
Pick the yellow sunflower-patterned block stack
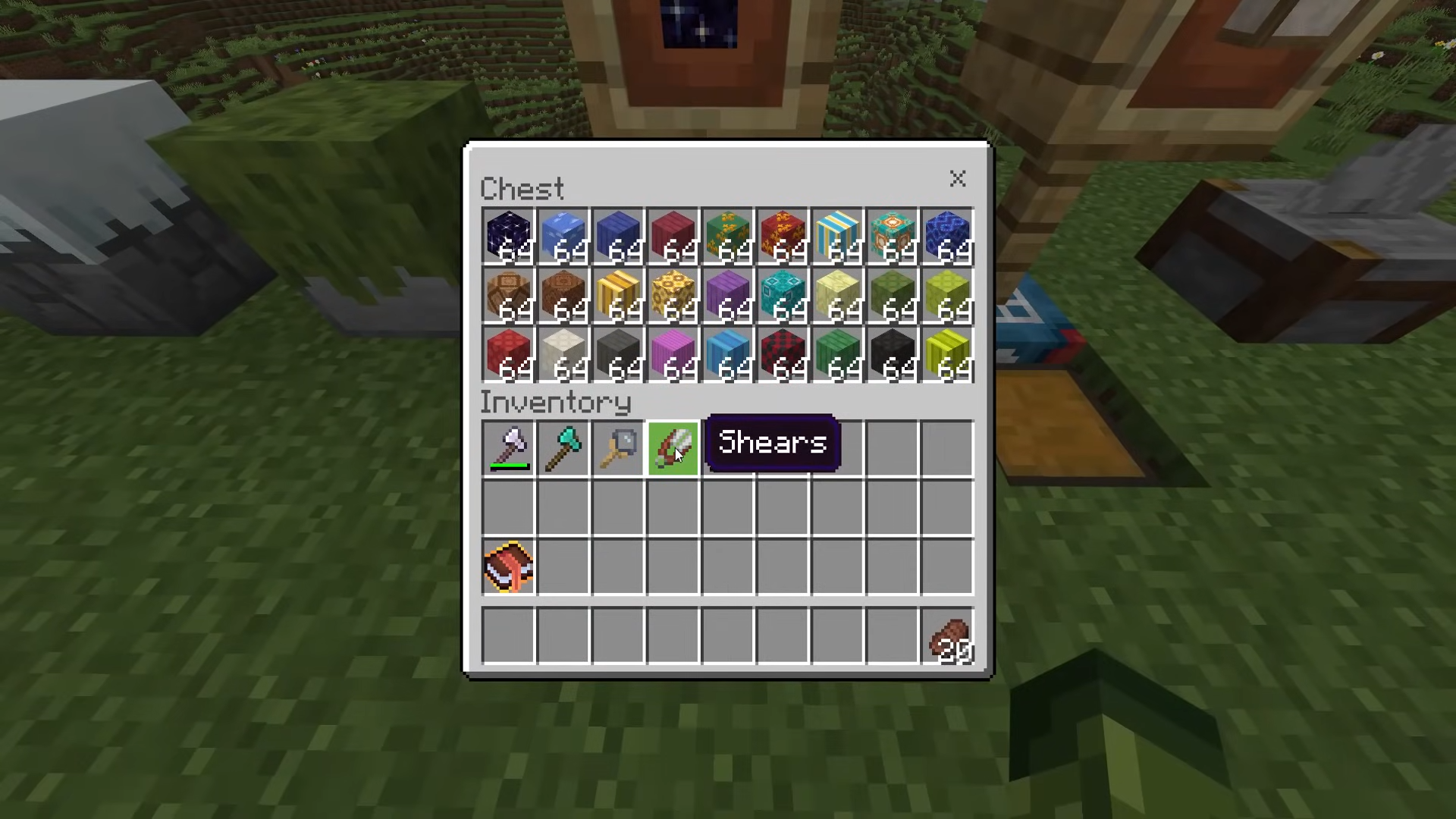pos(673,294)
